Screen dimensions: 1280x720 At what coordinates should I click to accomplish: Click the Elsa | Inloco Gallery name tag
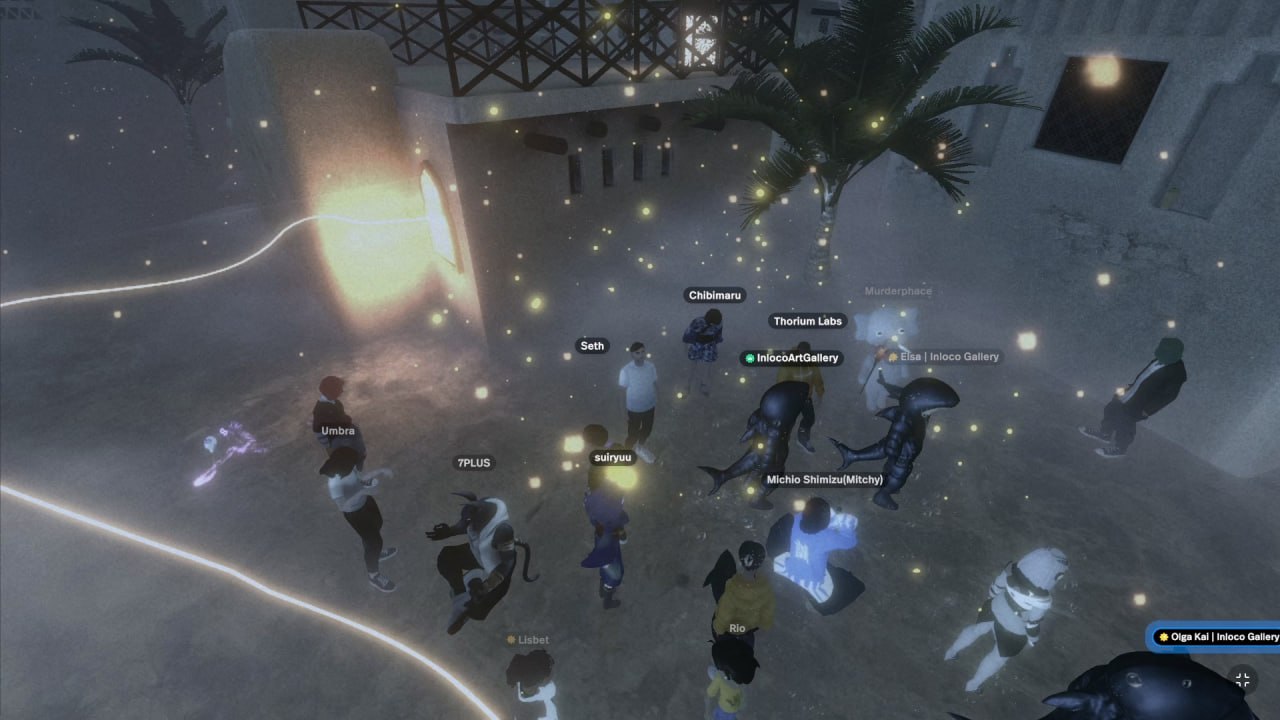[x=943, y=356]
